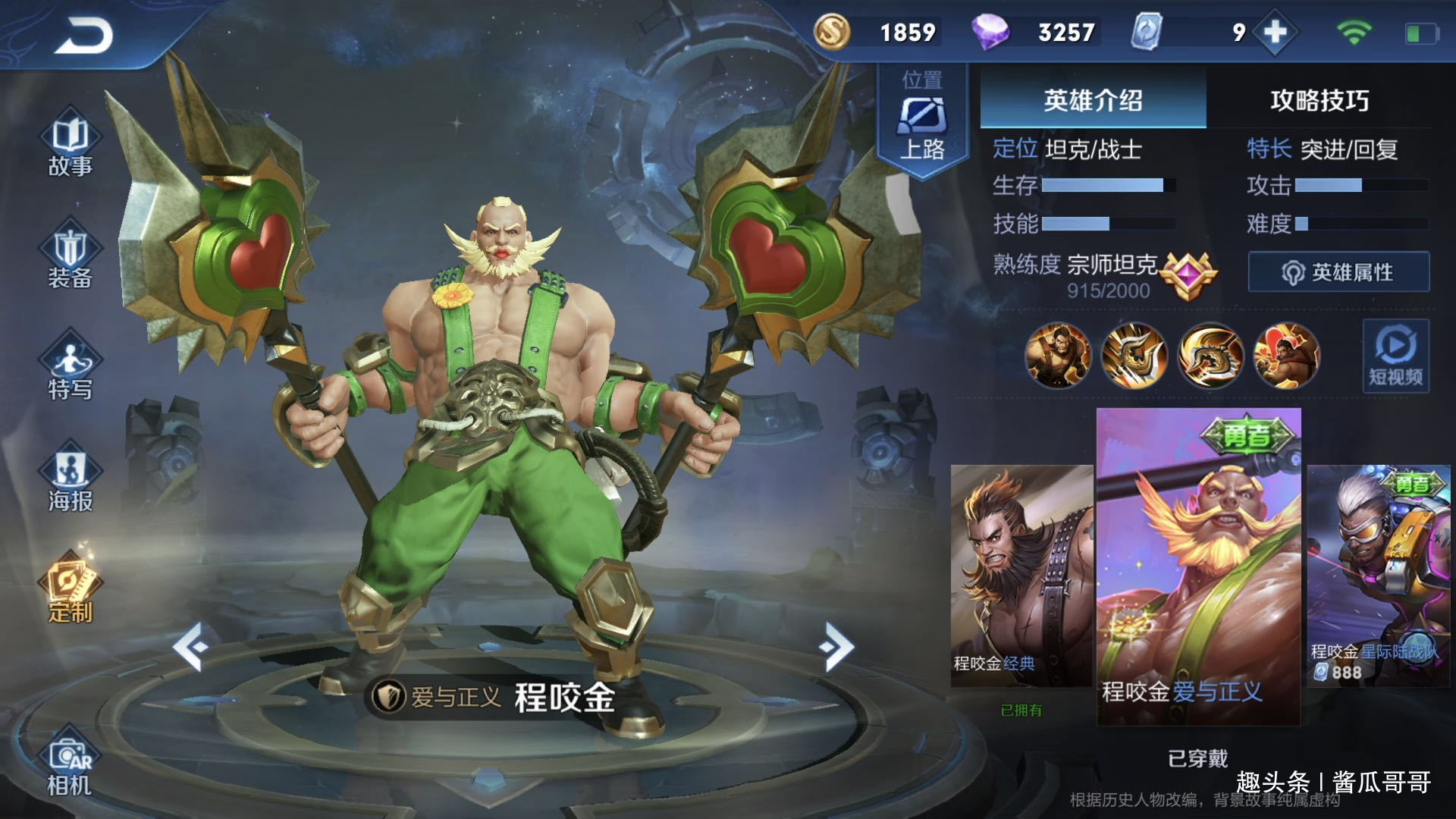Open the 装备 equipment section
Screen dimensions: 1456x819
70,258
